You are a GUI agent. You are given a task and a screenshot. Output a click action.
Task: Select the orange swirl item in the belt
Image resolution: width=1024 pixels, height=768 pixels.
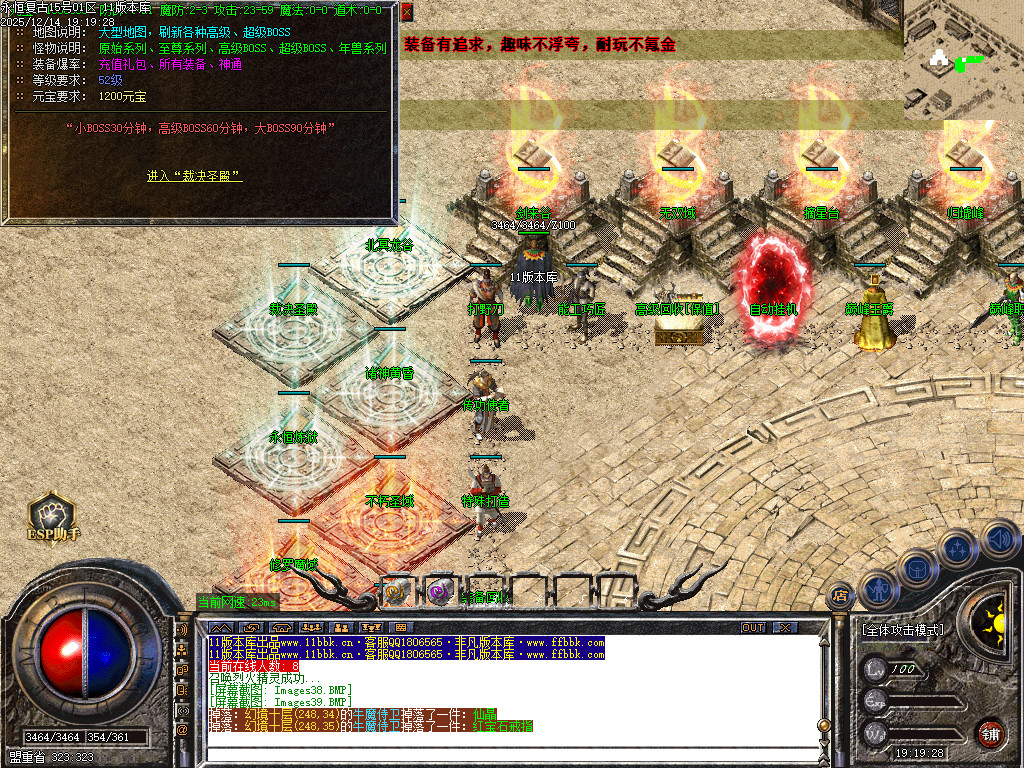pos(396,592)
